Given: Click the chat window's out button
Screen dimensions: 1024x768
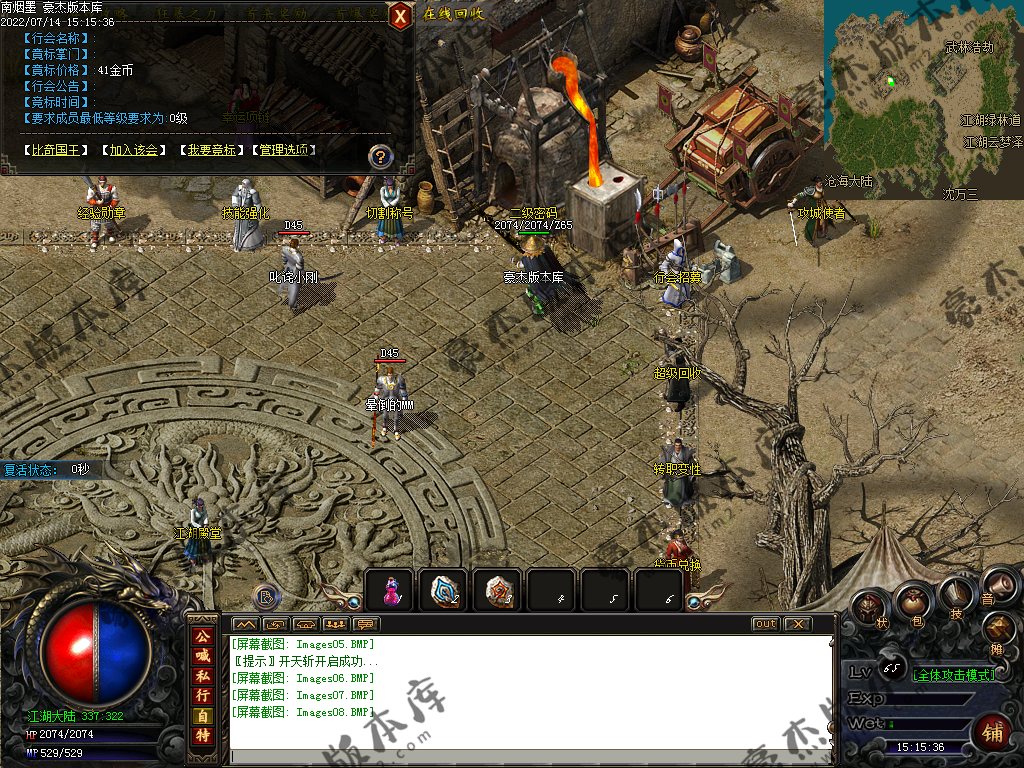Looking at the screenshot, I should [765, 624].
